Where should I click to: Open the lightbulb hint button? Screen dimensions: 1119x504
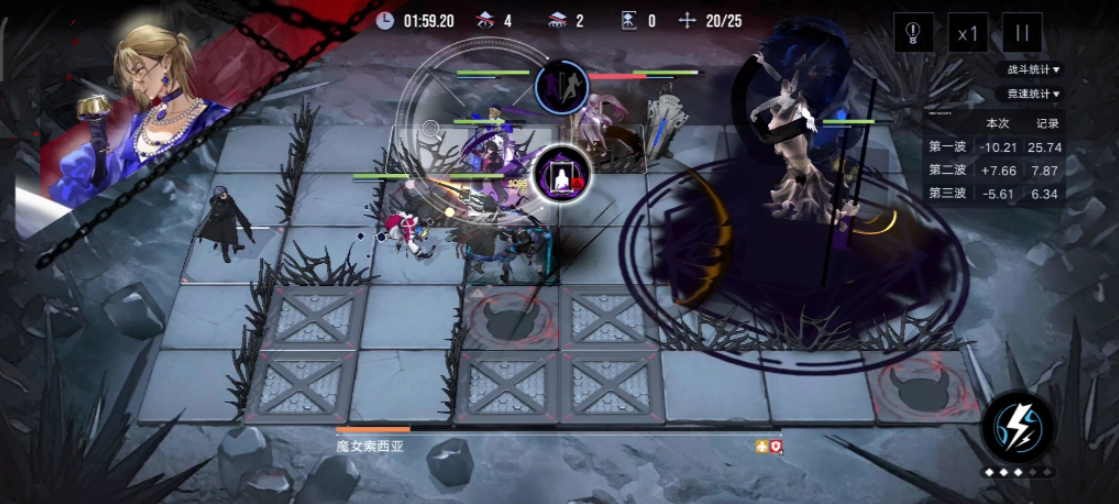pos(913,33)
